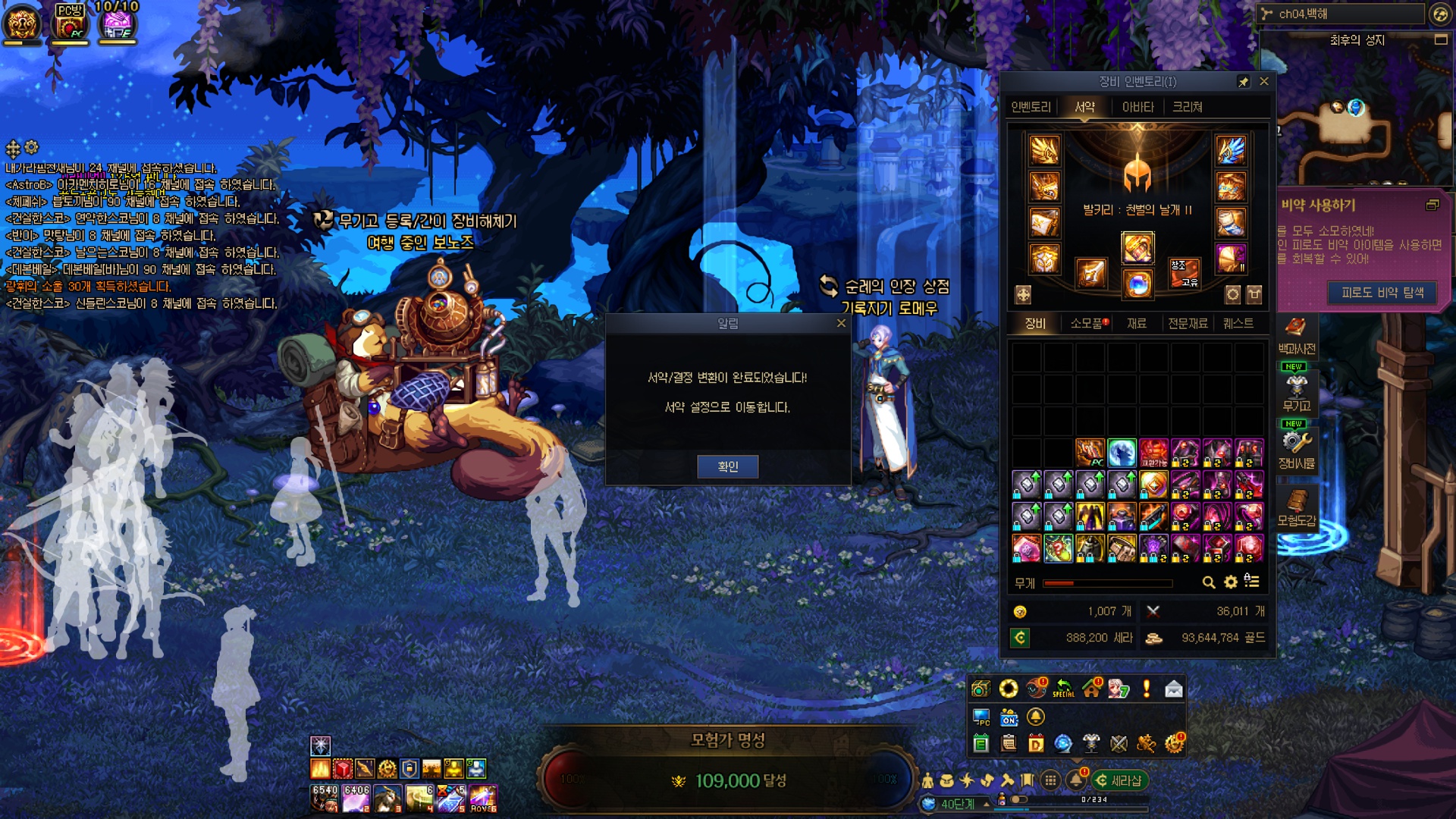Open the 크리쳐 tab
1456x819 pixels.
click(x=1188, y=107)
